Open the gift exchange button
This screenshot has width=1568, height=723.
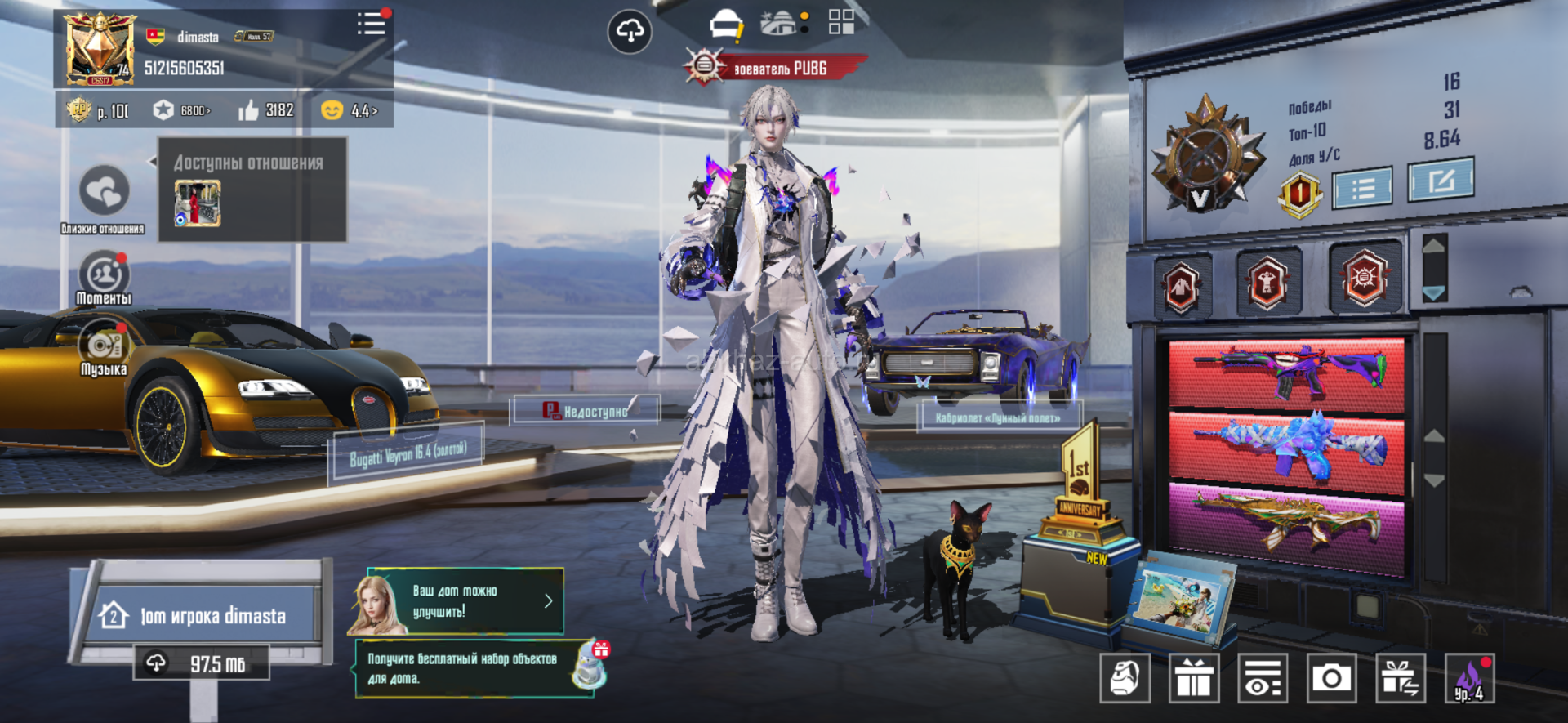click(1401, 678)
